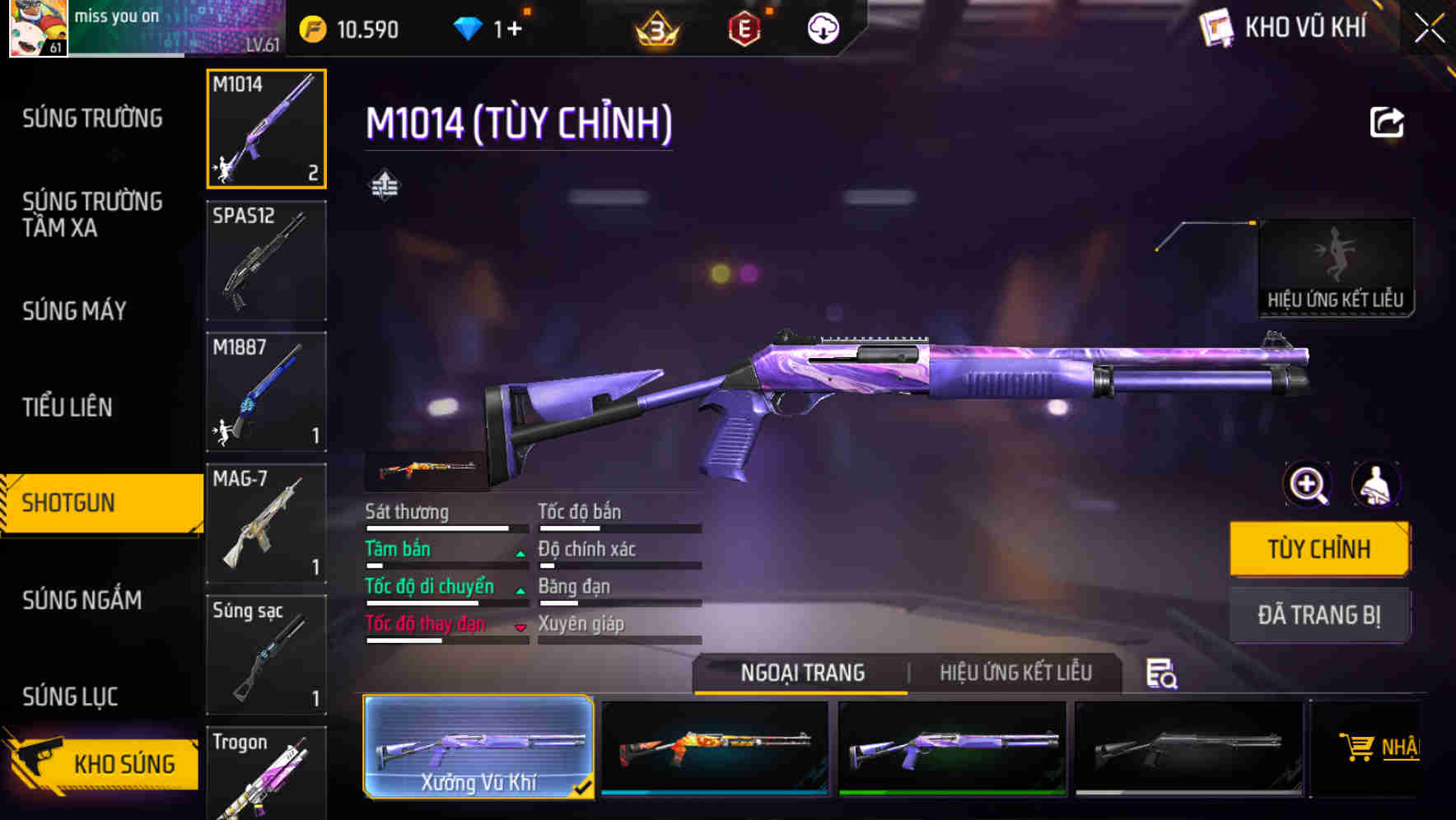Screen dimensions: 1456x820
Task: Click the share weapon icon near the title
Action: 1388,122
